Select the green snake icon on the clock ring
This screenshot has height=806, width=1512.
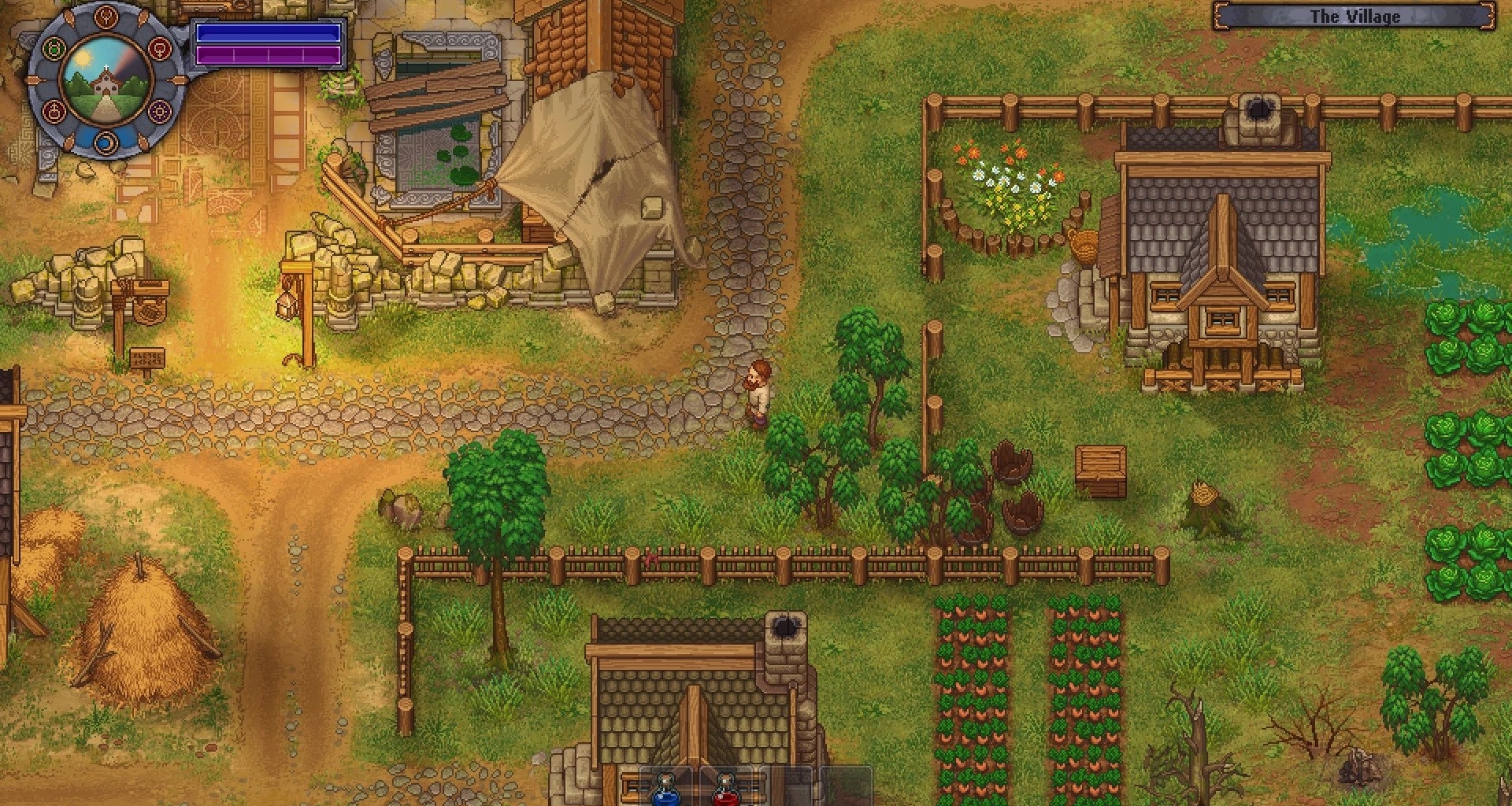tap(54, 47)
